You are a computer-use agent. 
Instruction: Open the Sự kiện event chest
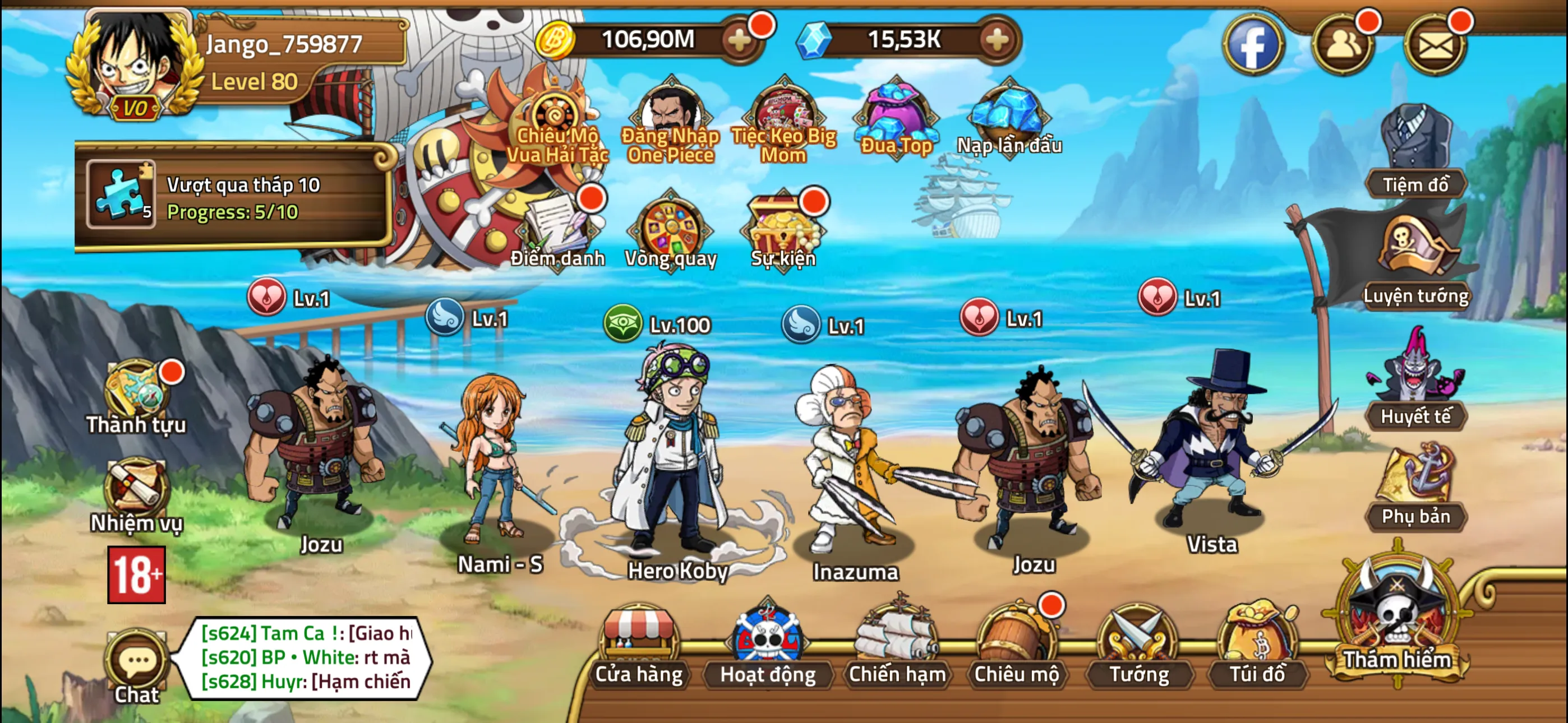point(785,231)
